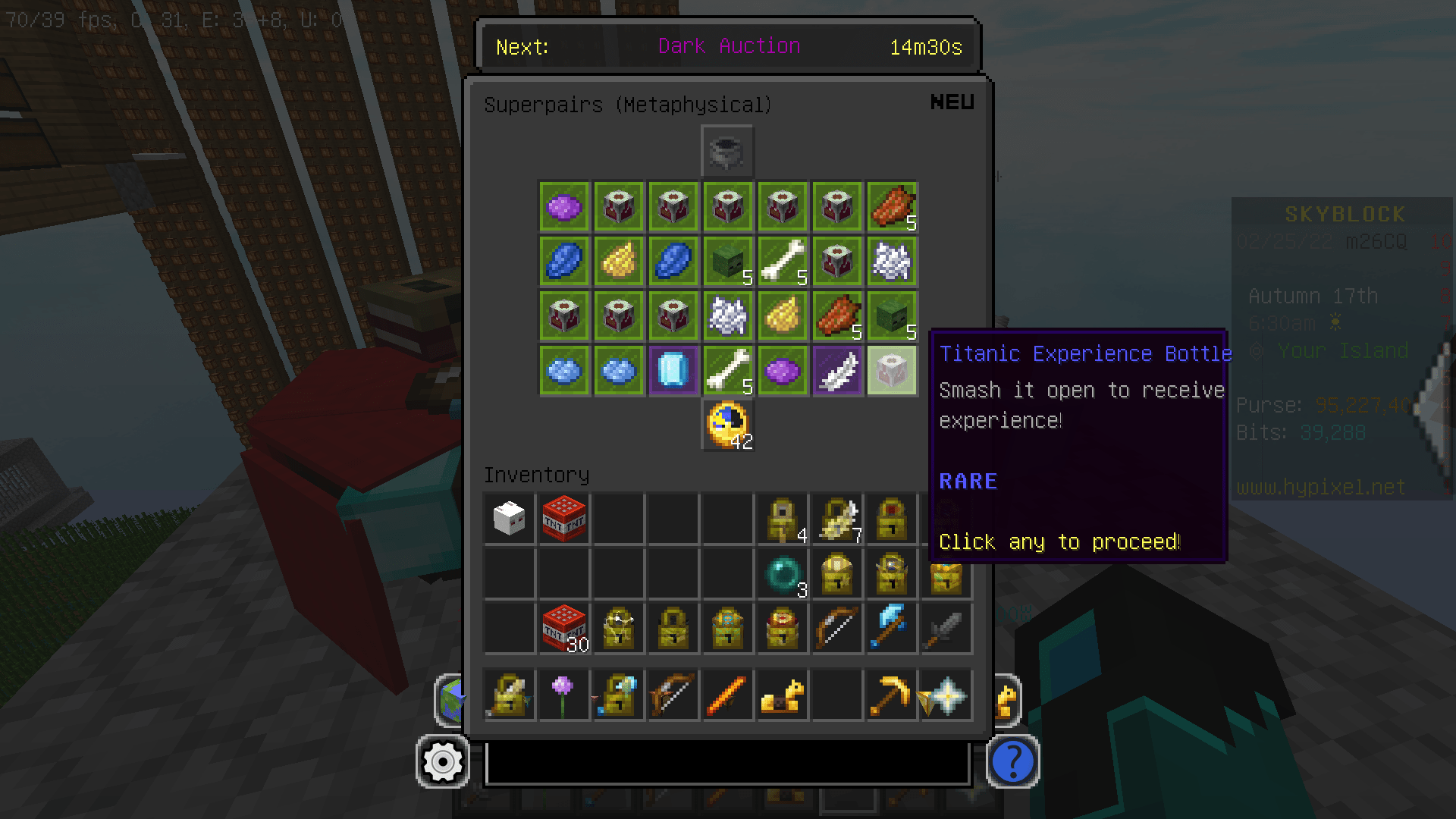The height and width of the screenshot is (819, 1456).
Task: Choose the blue lapis lazuli card
Action: 563,261
